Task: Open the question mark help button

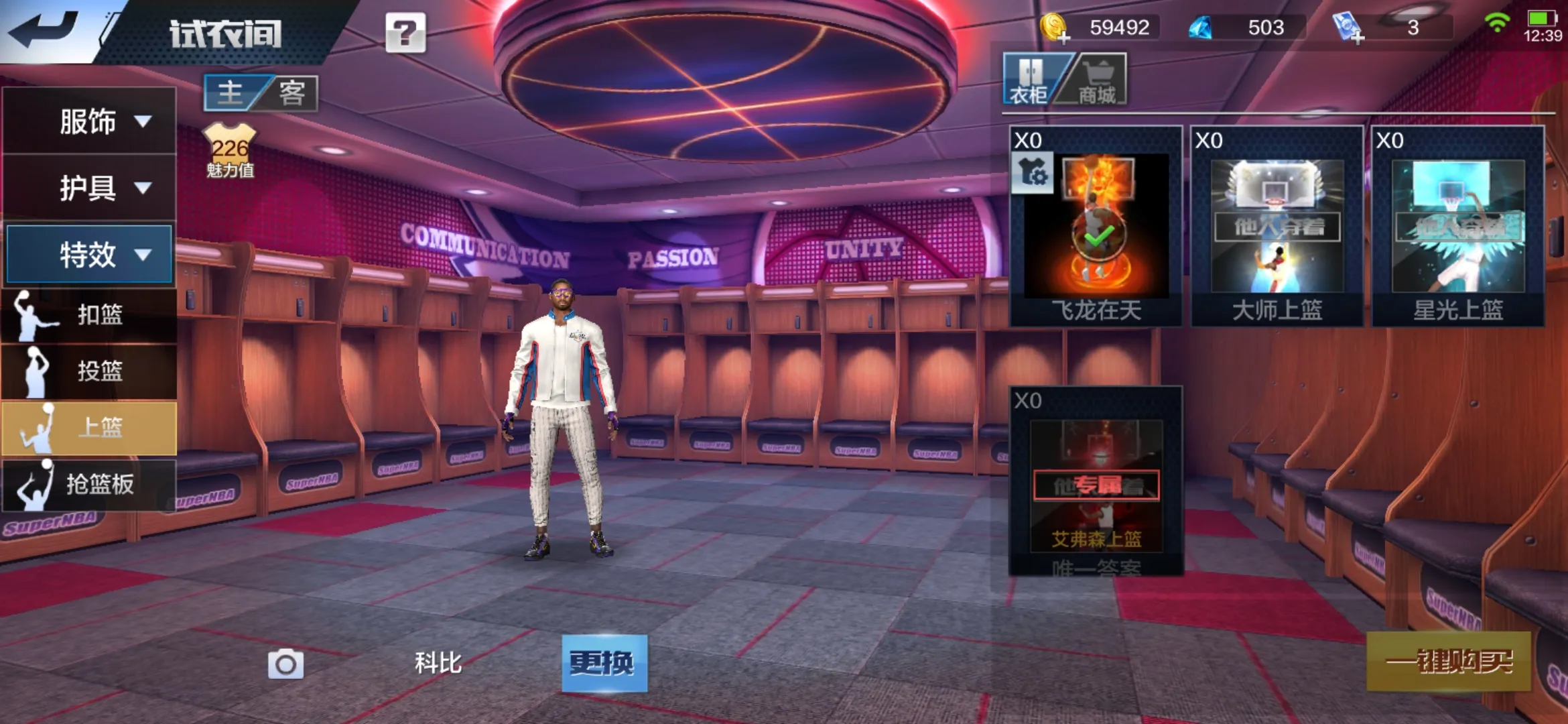Action: pyautogui.click(x=405, y=32)
